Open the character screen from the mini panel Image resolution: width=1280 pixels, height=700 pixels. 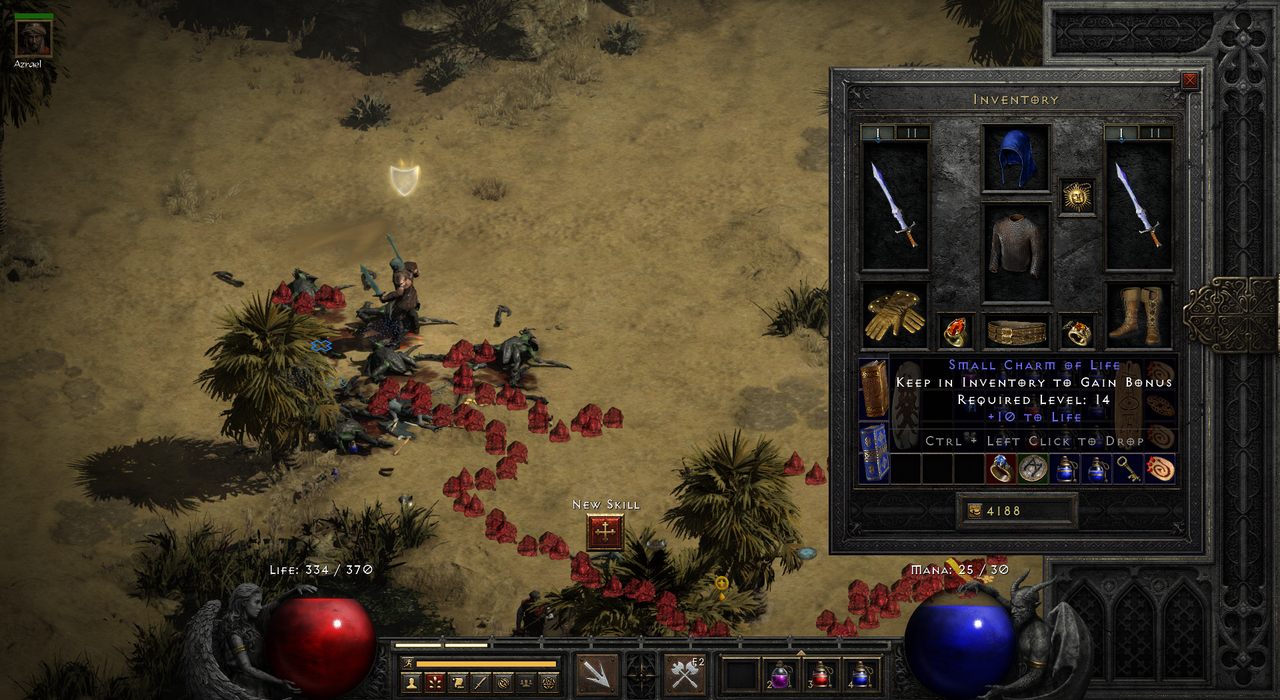point(410,682)
